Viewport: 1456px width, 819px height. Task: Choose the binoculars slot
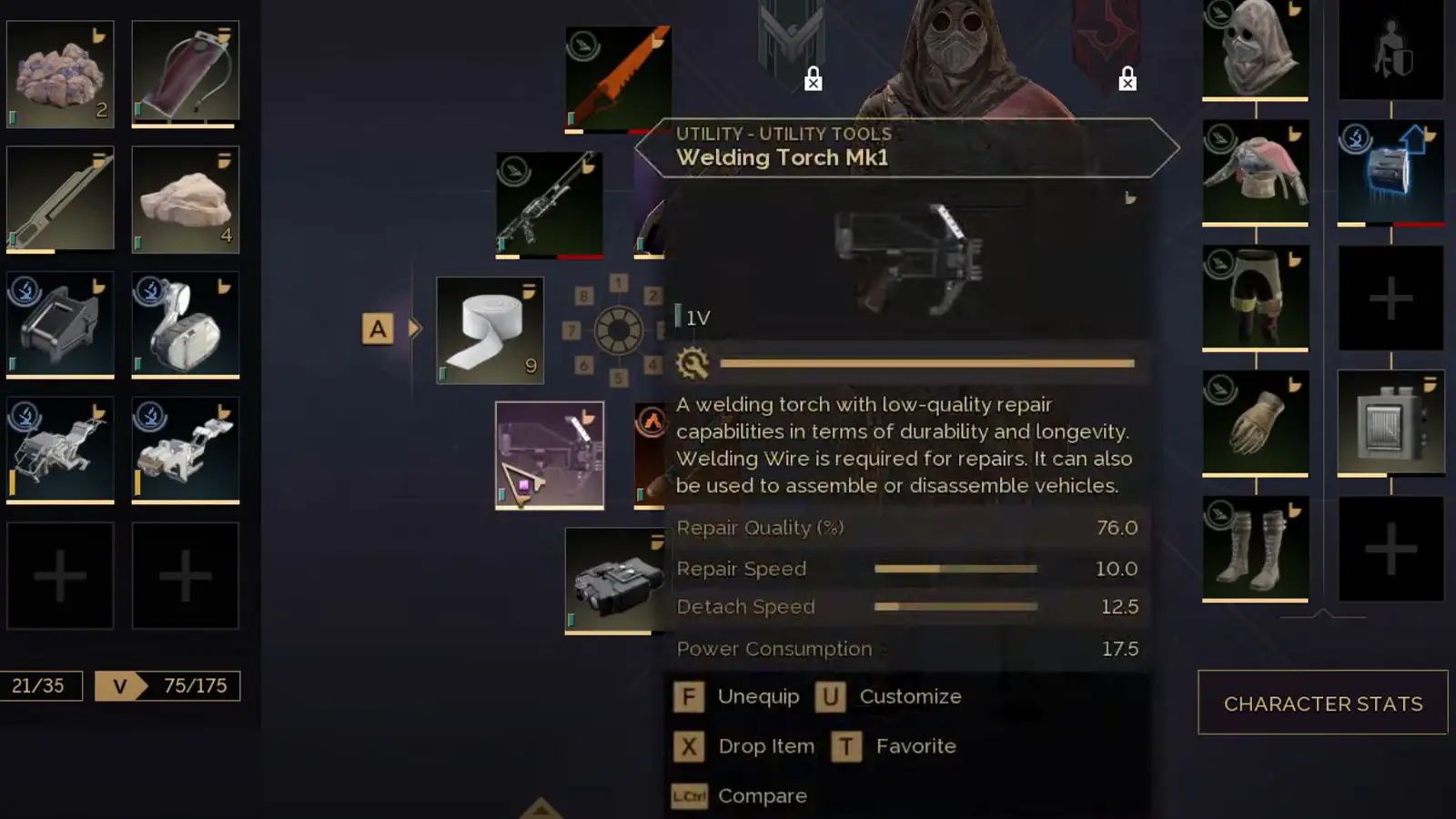coord(615,581)
